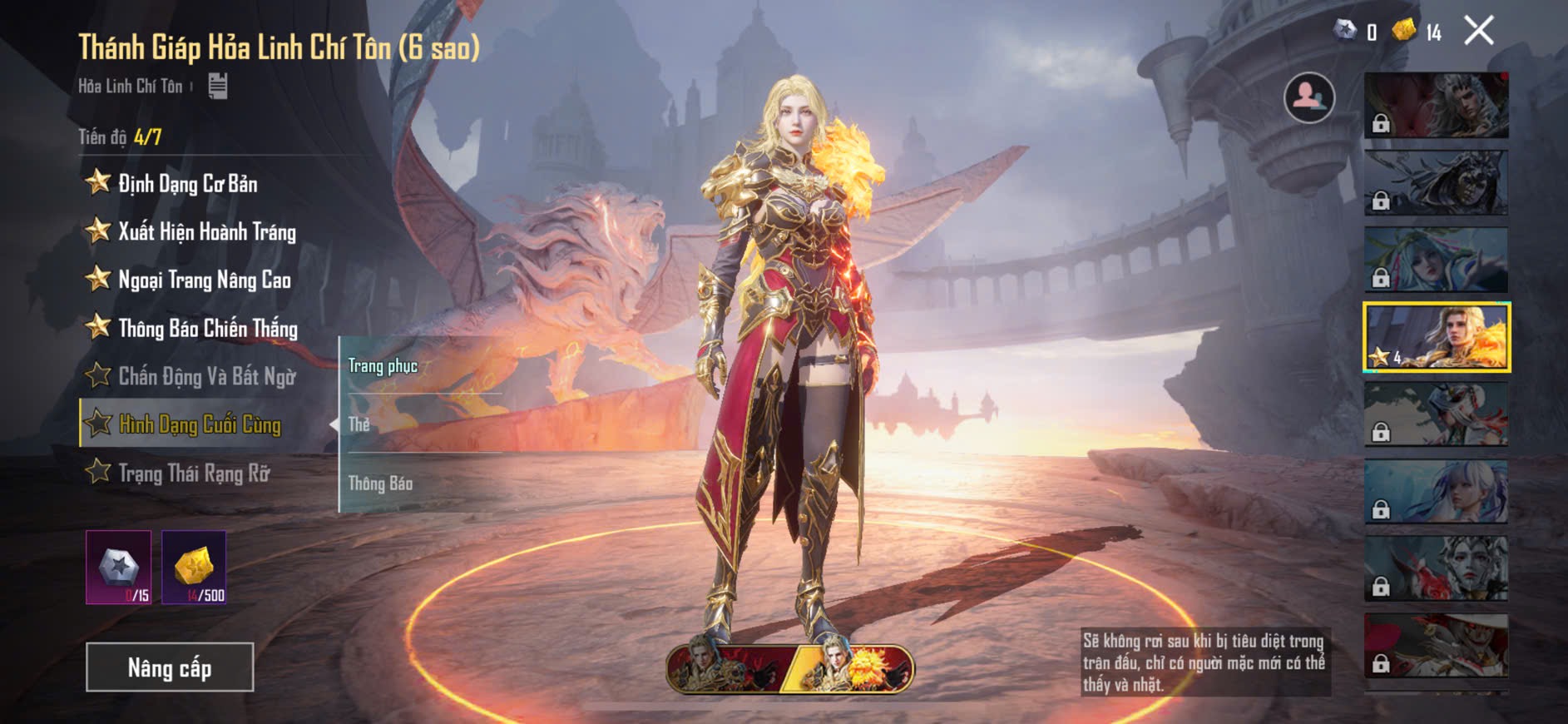Select the Ngoại Trang Nâng Cao level

[x=204, y=280]
